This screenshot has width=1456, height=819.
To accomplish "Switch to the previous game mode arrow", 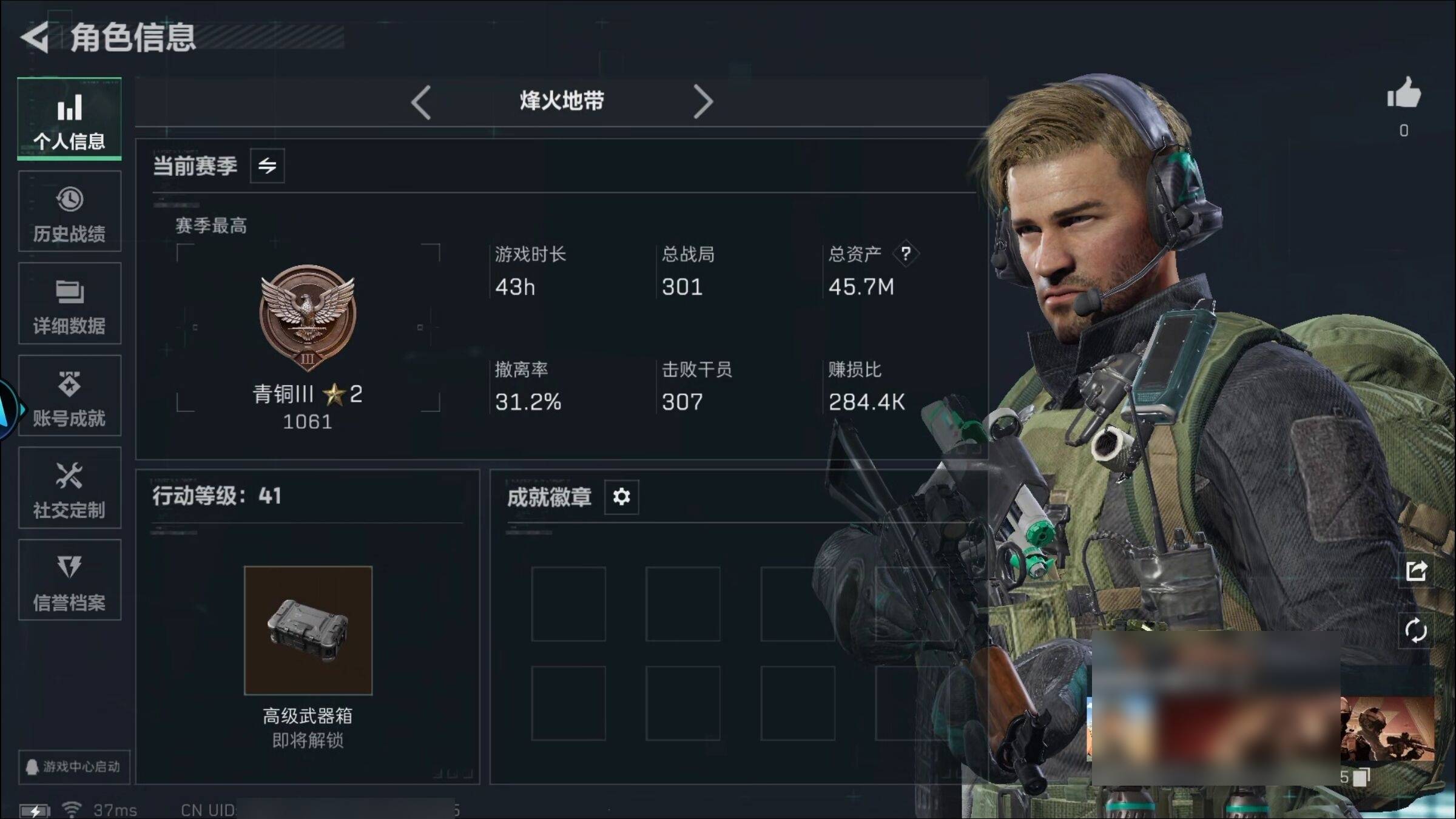I will coord(421,102).
